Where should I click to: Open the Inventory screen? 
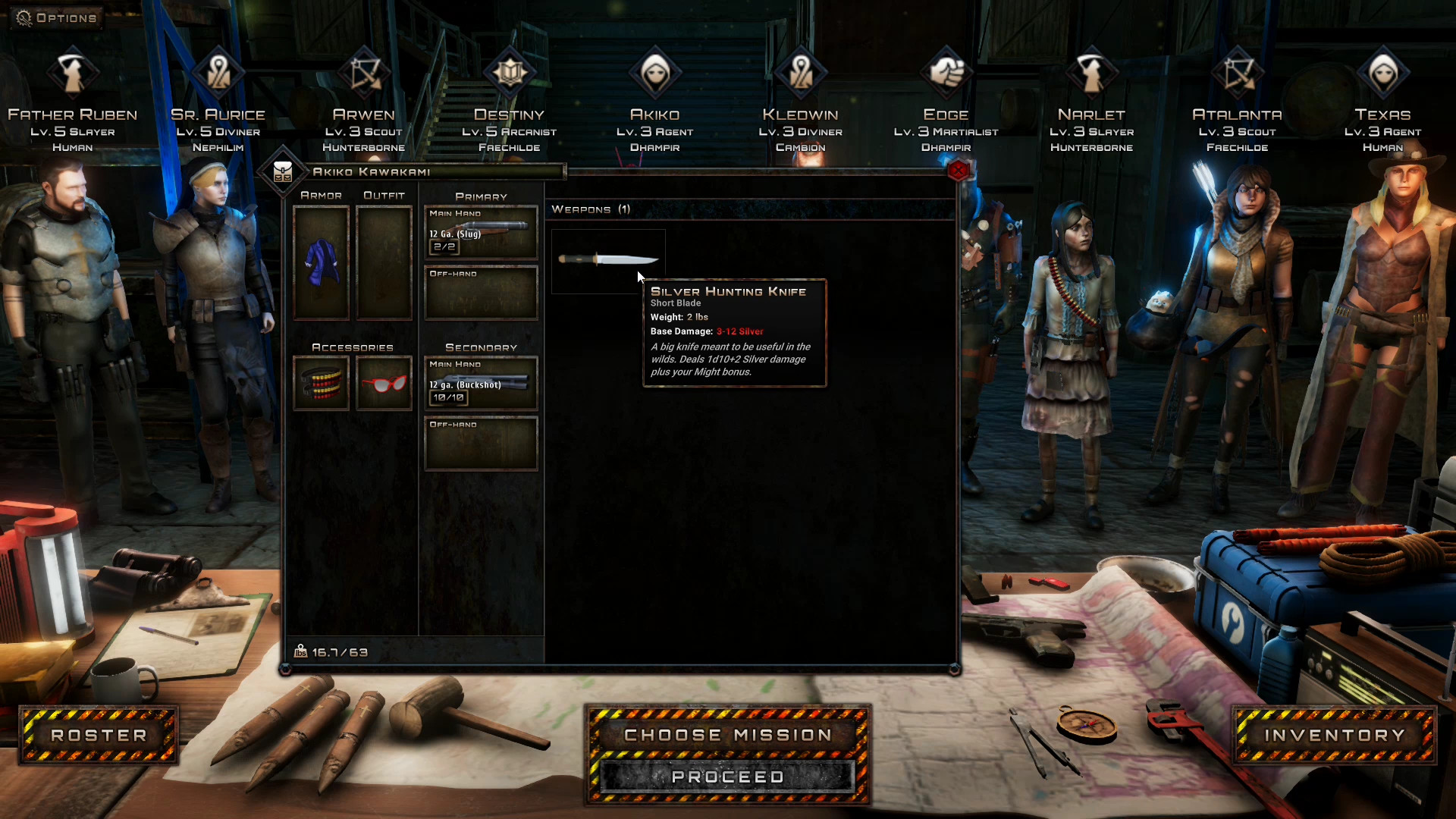1334,734
